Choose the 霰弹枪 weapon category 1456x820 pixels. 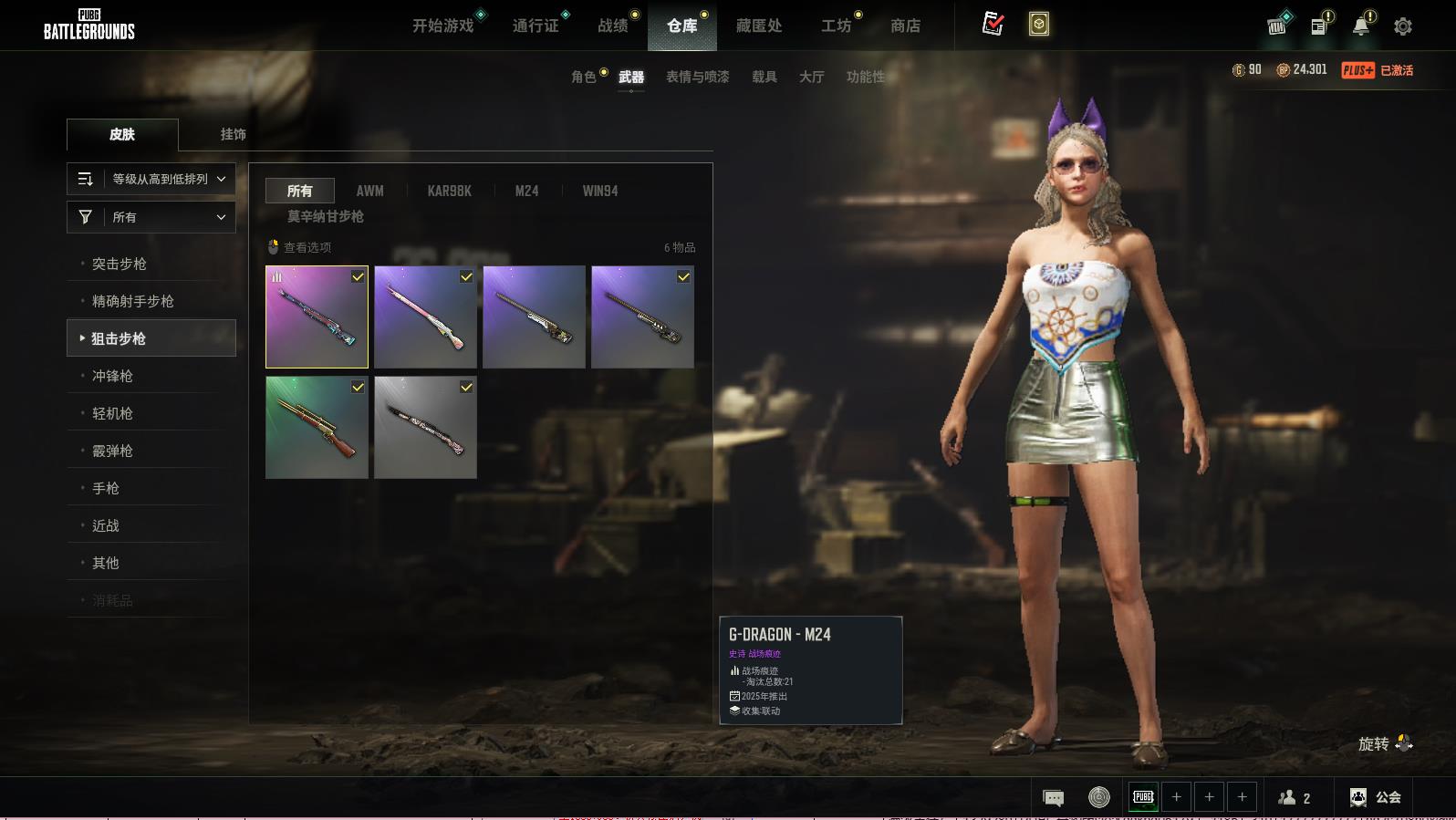(x=112, y=451)
